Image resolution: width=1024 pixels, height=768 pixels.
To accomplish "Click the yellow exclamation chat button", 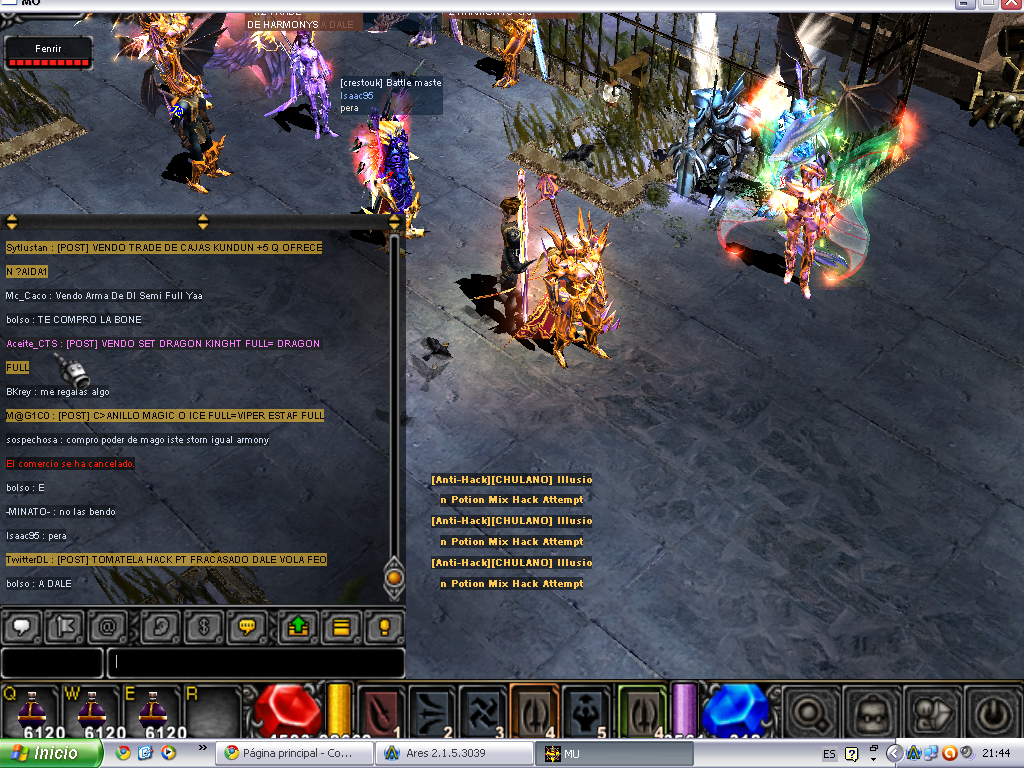I will point(383,627).
